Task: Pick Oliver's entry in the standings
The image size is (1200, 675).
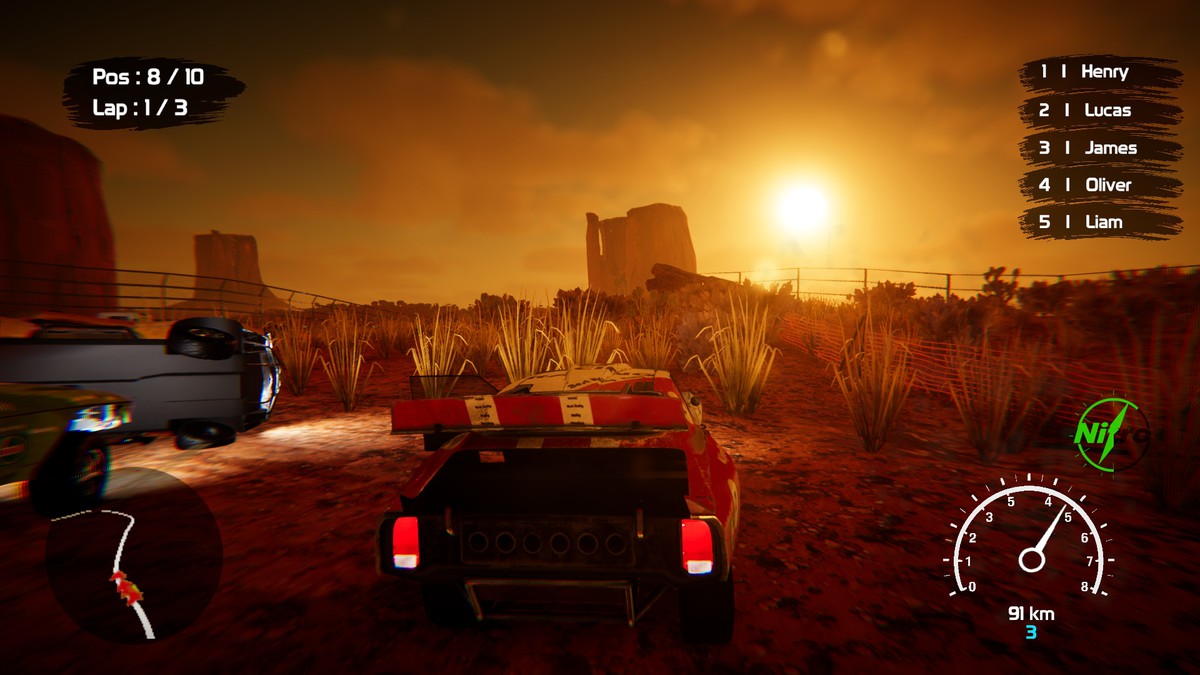Action: point(1098,185)
